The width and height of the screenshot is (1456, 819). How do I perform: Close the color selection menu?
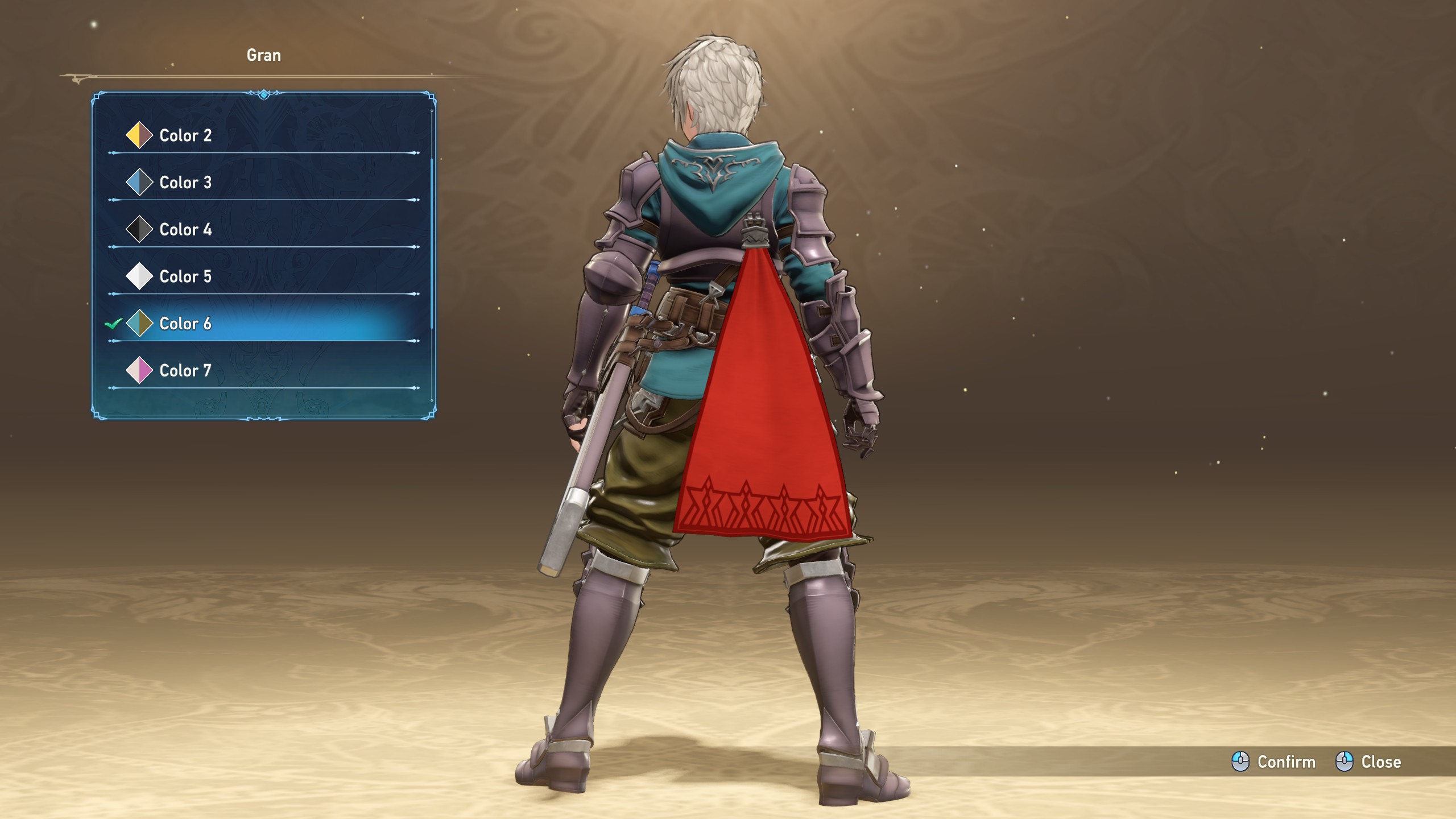click(x=1368, y=762)
